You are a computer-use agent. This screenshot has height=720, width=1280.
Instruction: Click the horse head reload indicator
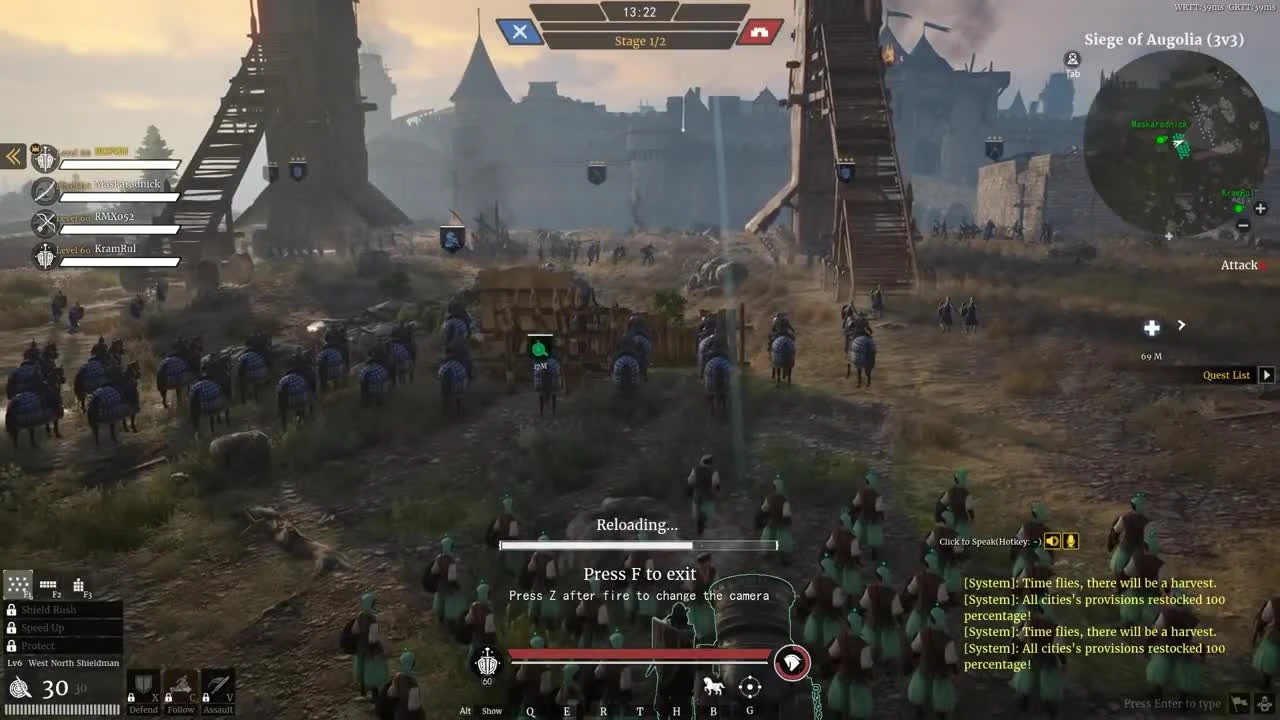(x=791, y=661)
